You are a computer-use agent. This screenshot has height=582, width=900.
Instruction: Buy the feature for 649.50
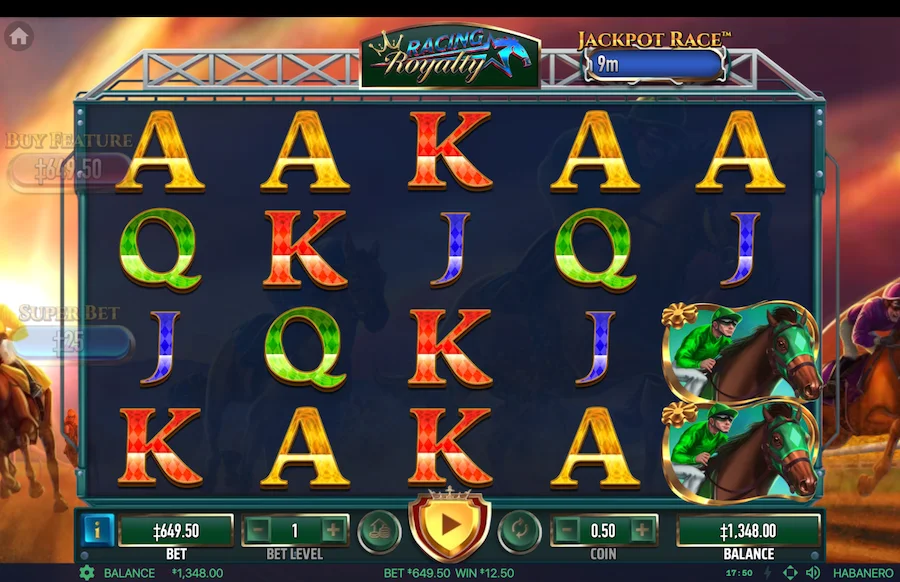68,169
